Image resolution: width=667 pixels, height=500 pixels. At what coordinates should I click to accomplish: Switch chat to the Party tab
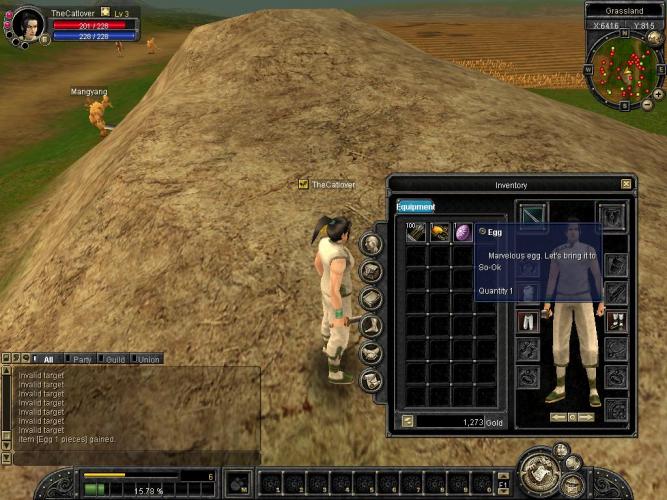tap(82, 359)
